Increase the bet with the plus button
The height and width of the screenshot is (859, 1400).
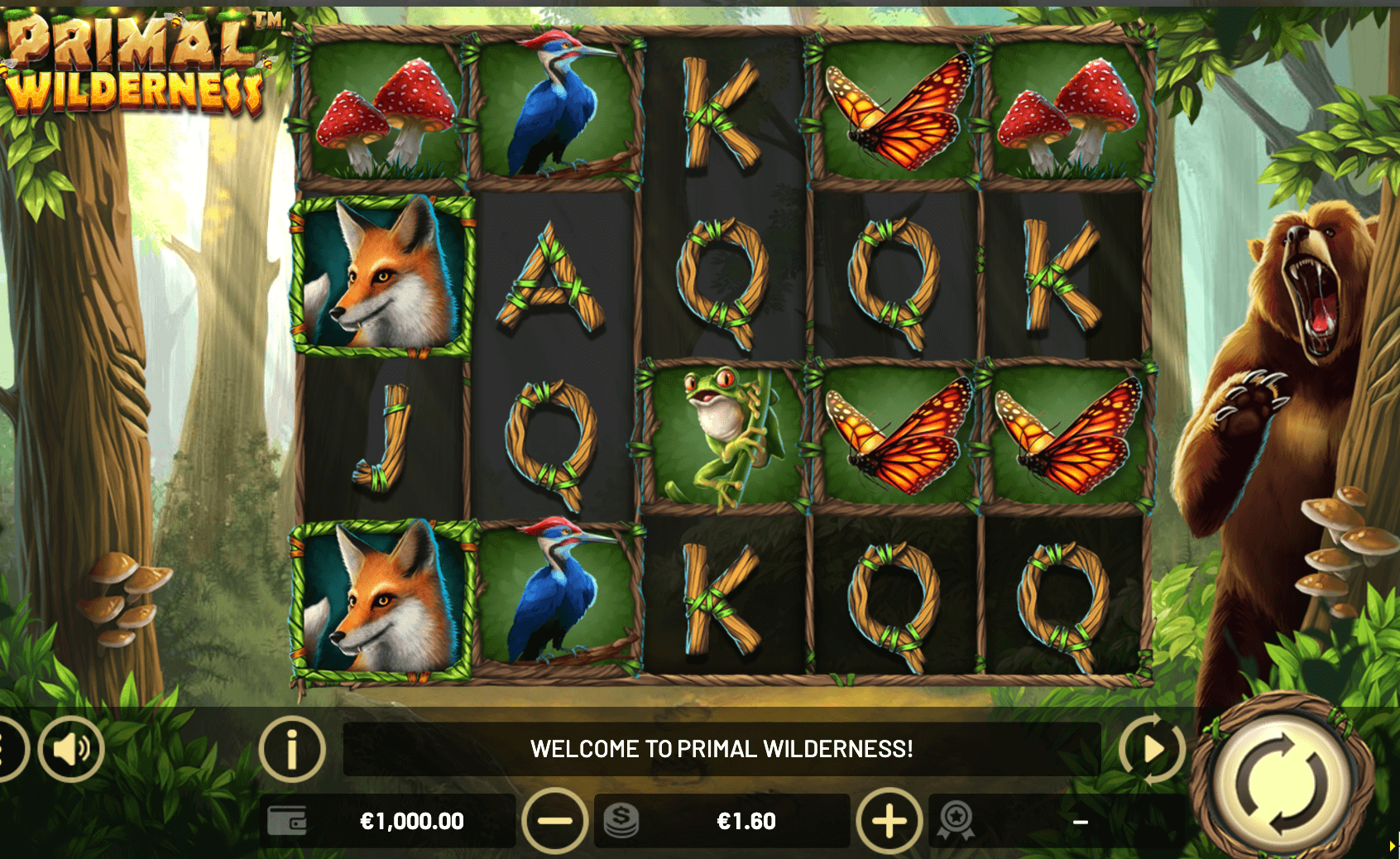pos(889,822)
